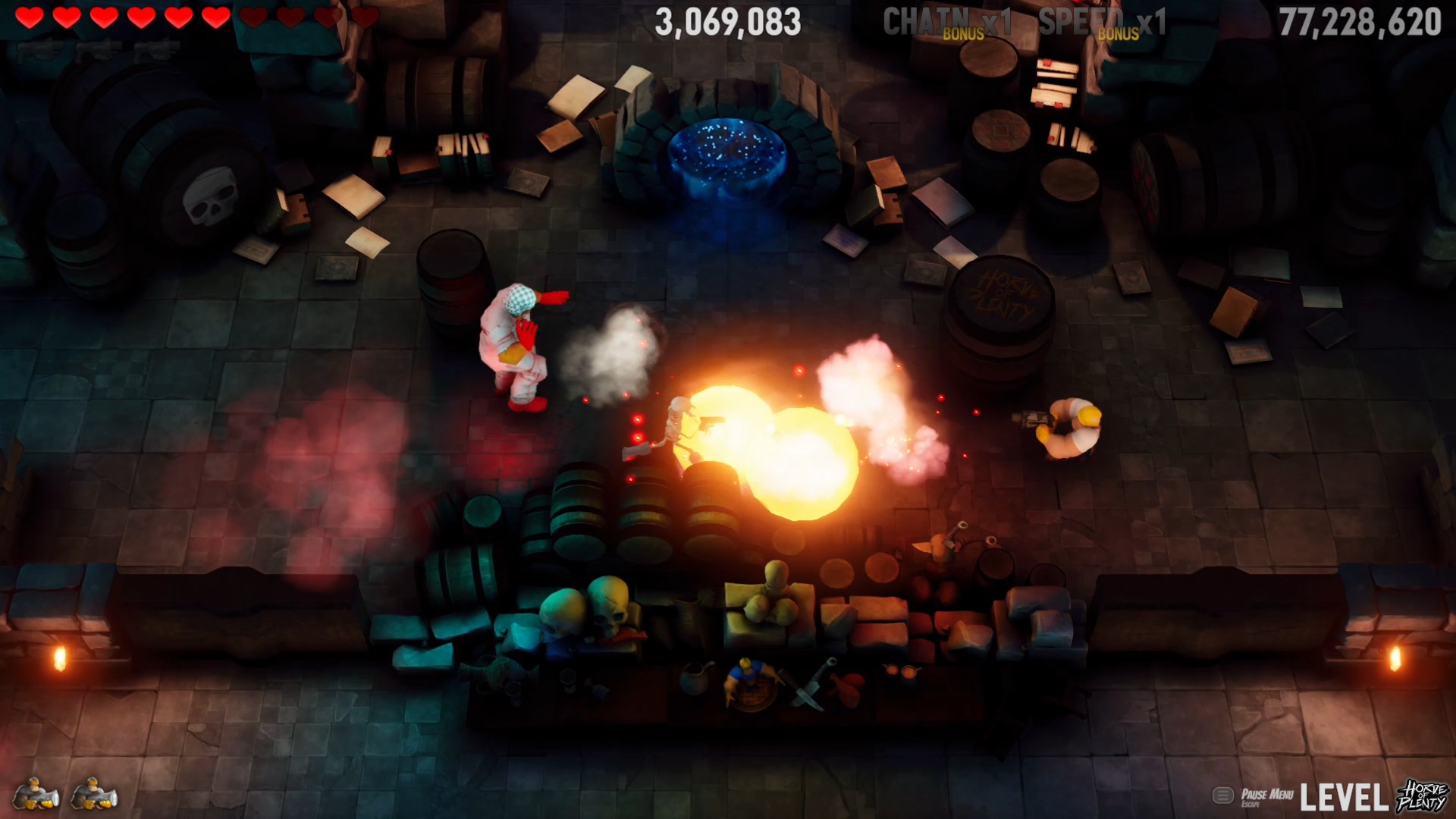The height and width of the screenshot is (819, 1456).
Task: Click the first red heart in the health bar
Action: point(30,17)
